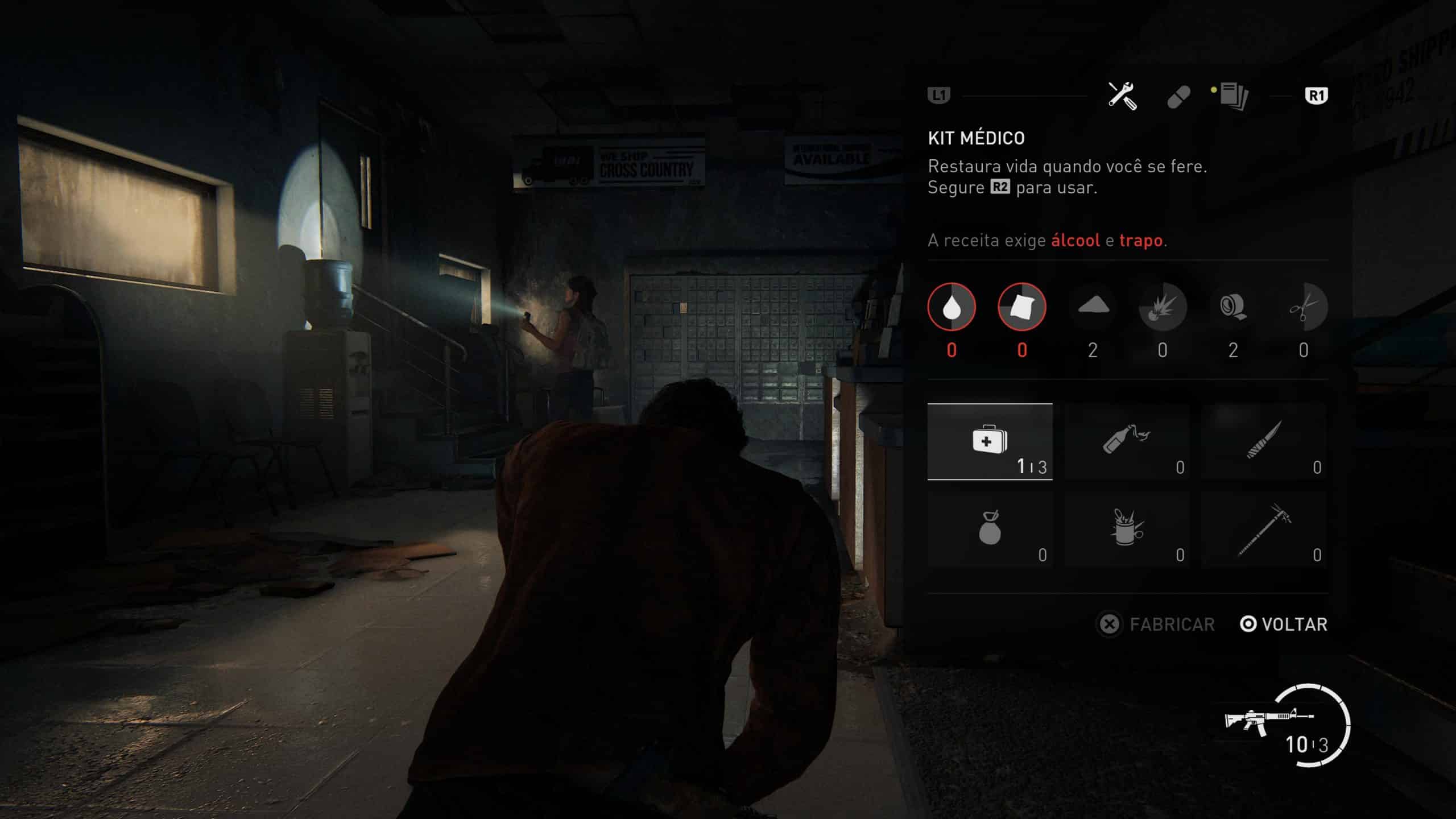Select the equipped rifle weapon icon
Viewport: 1456px width, 819px height.
[1268, 722]
